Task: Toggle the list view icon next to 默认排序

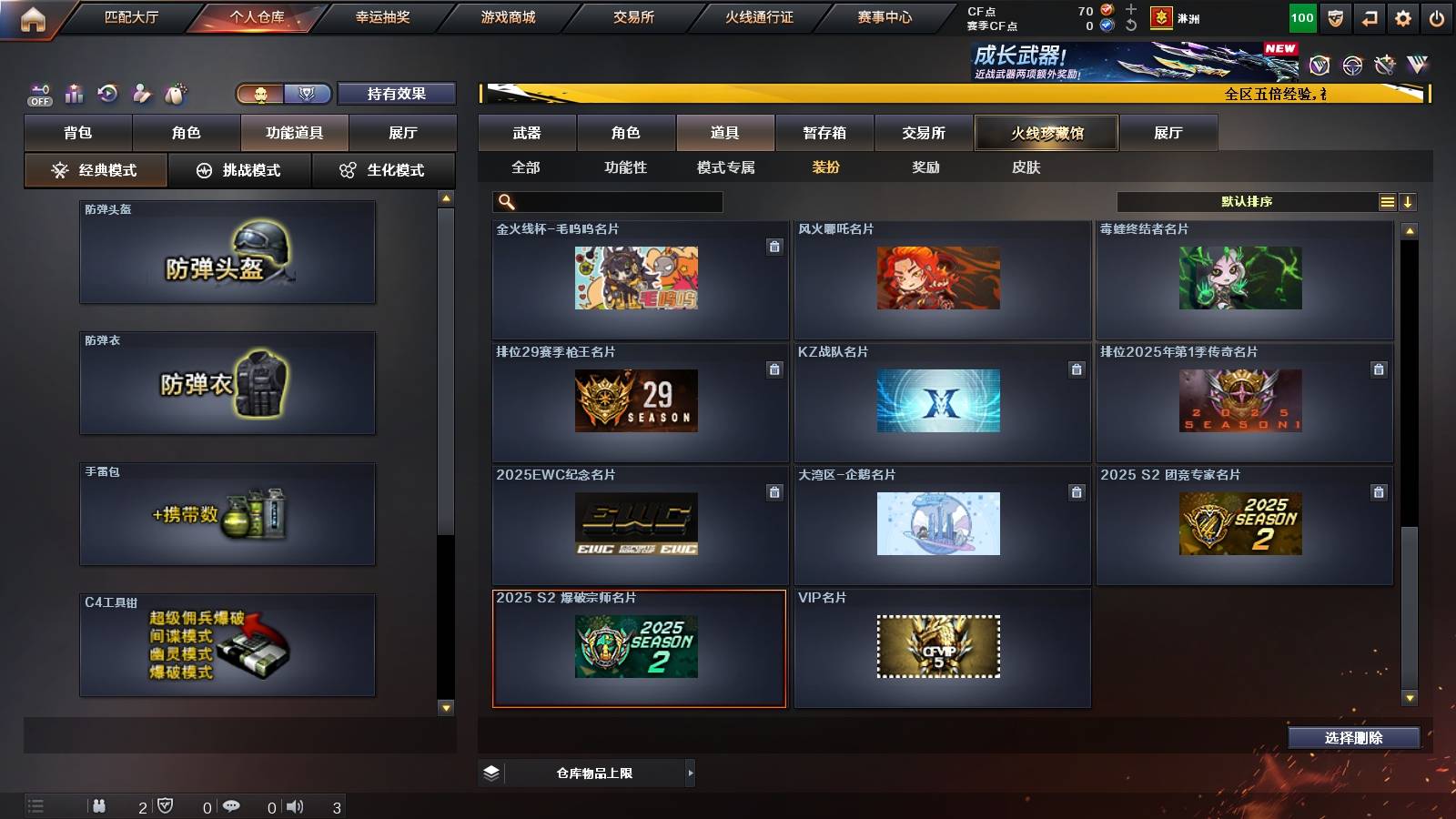Action: pyautogui.click(x=1386, y=201)
